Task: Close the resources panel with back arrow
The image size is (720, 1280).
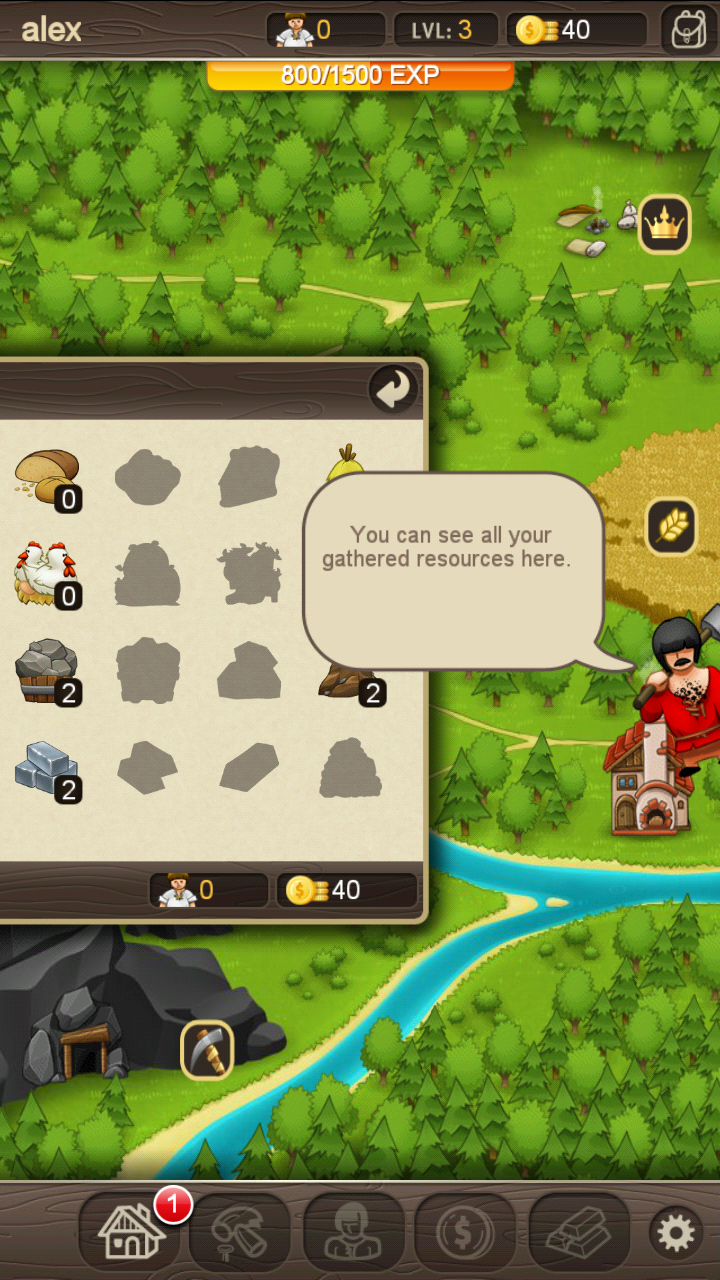Action: pyautogui.click(x=393, y=390)
